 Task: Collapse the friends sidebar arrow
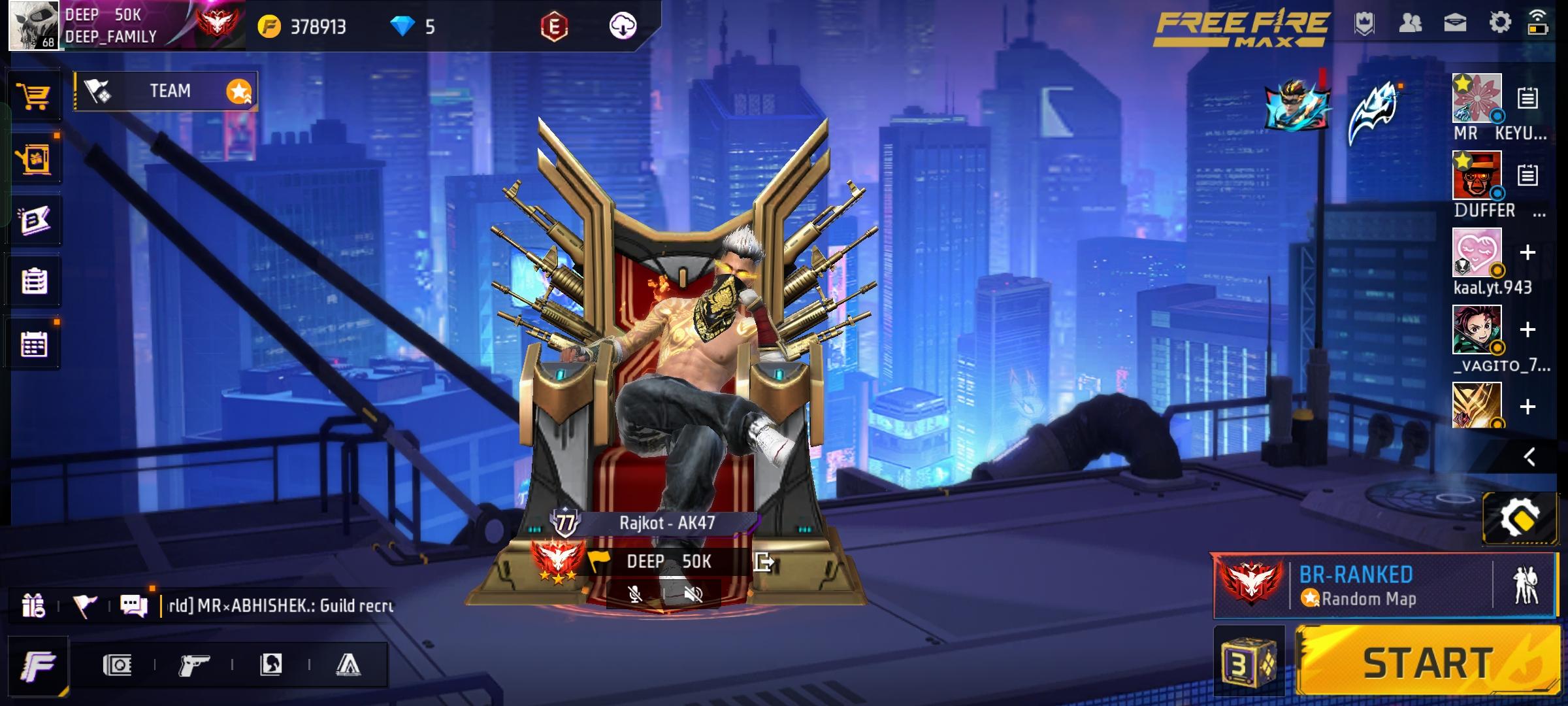(x=1529, y=456)
